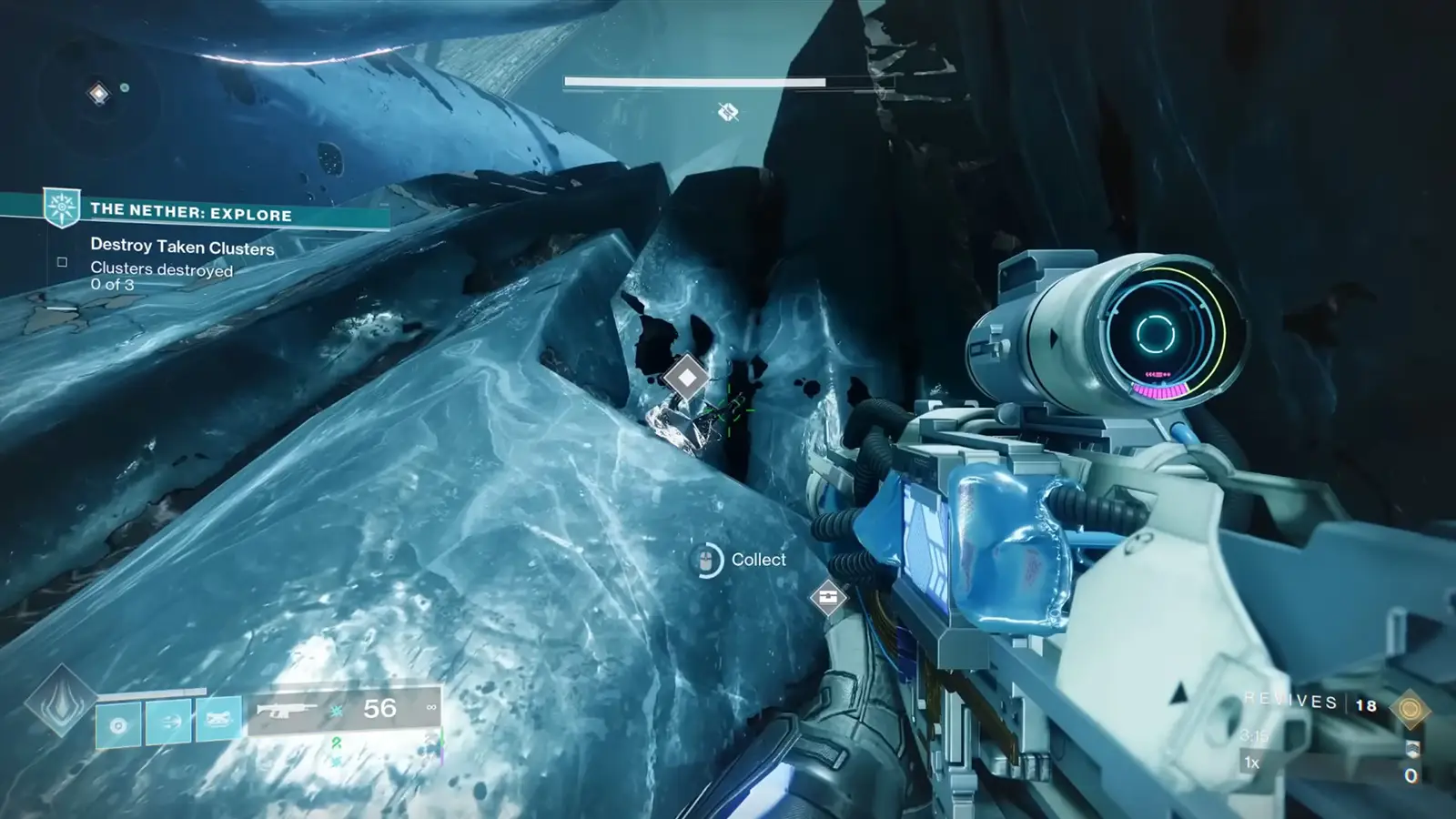Expand the Destroy Taken Clusters objective entry
This screenshot has height=819, width=1456.
point(182,247)
